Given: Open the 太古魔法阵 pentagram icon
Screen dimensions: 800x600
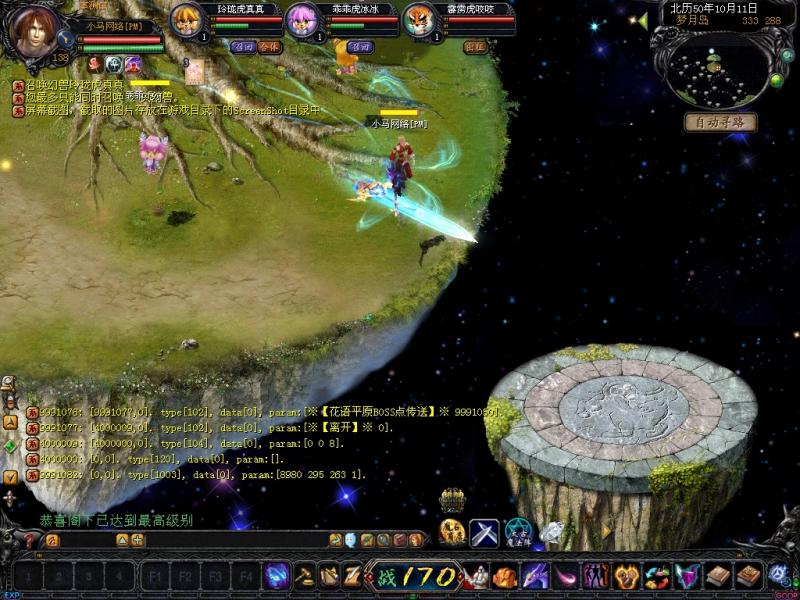Looking at the screenshot, I should click(x=518, y=532).
